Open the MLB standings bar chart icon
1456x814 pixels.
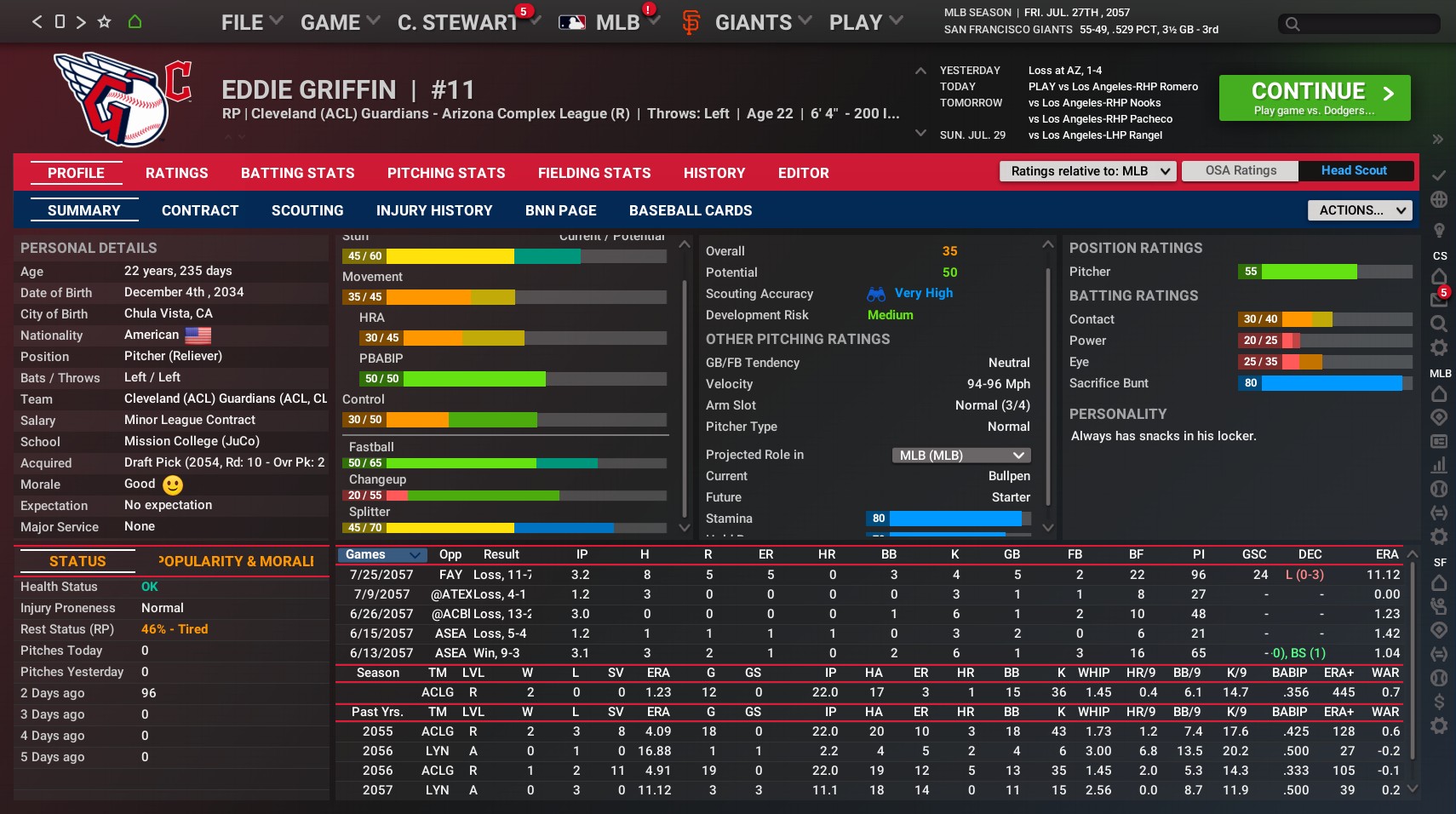pyautogui.click(x=1441, y=466)
